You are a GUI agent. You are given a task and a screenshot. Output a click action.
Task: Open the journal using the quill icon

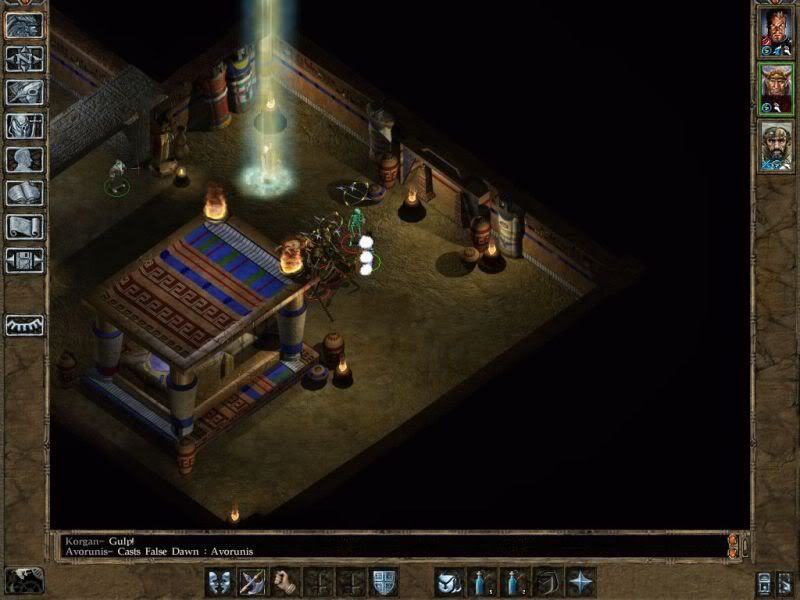[x=24, y=92]
